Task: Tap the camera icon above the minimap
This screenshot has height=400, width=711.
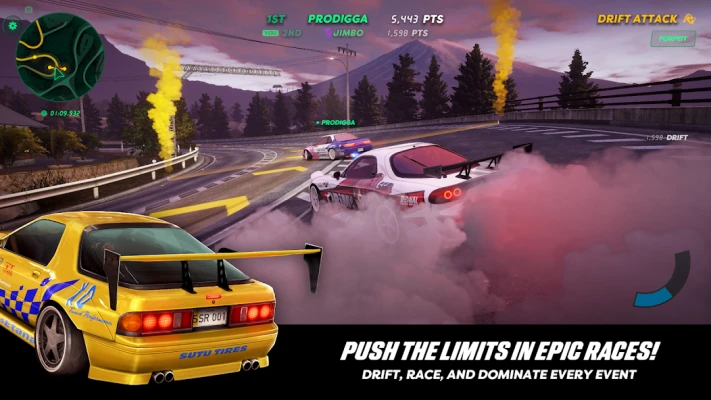Action: [x=29, y=8]
